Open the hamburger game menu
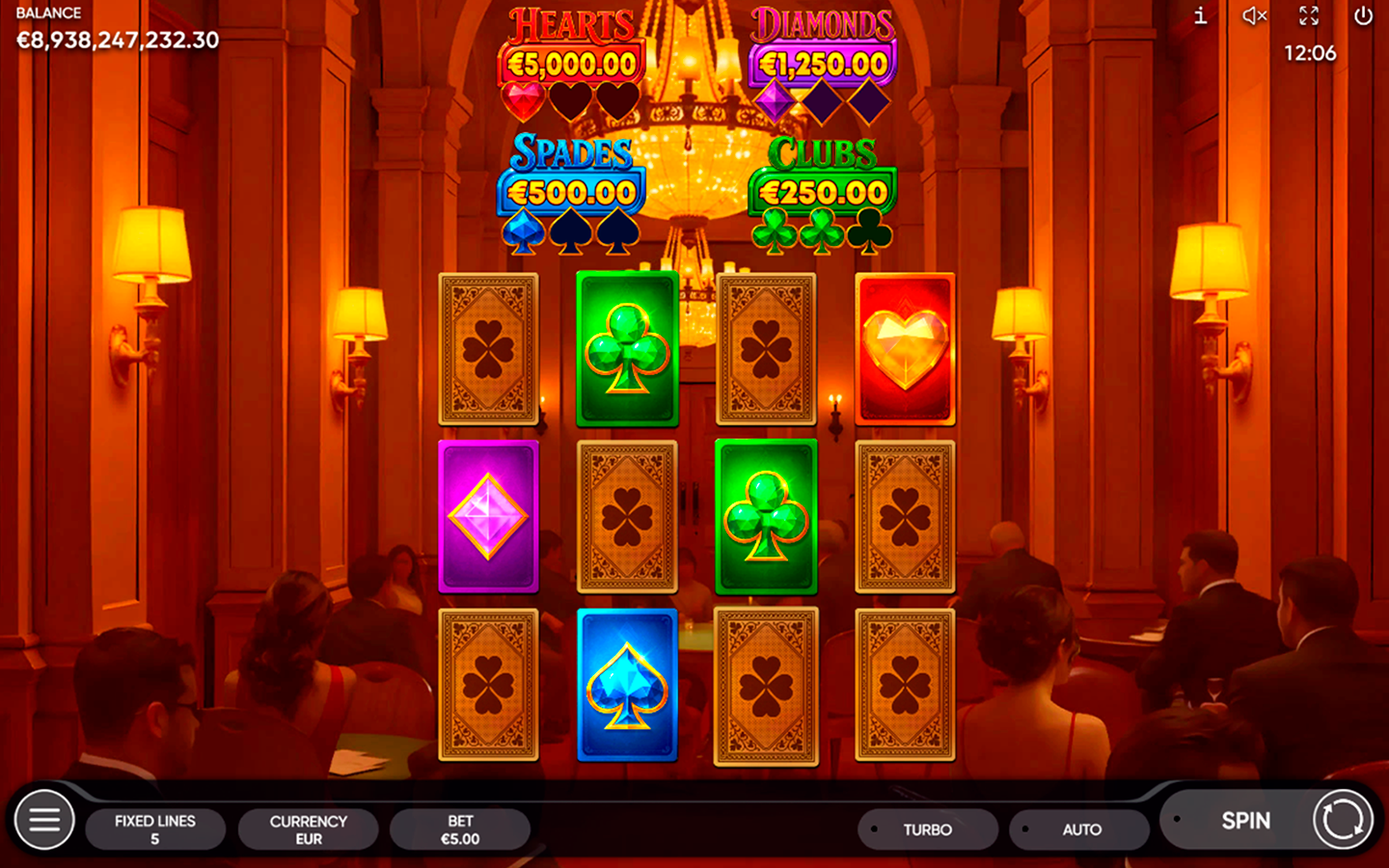Screen dimensions: 1389x868 pyautogui.click(x=43, y=820)
